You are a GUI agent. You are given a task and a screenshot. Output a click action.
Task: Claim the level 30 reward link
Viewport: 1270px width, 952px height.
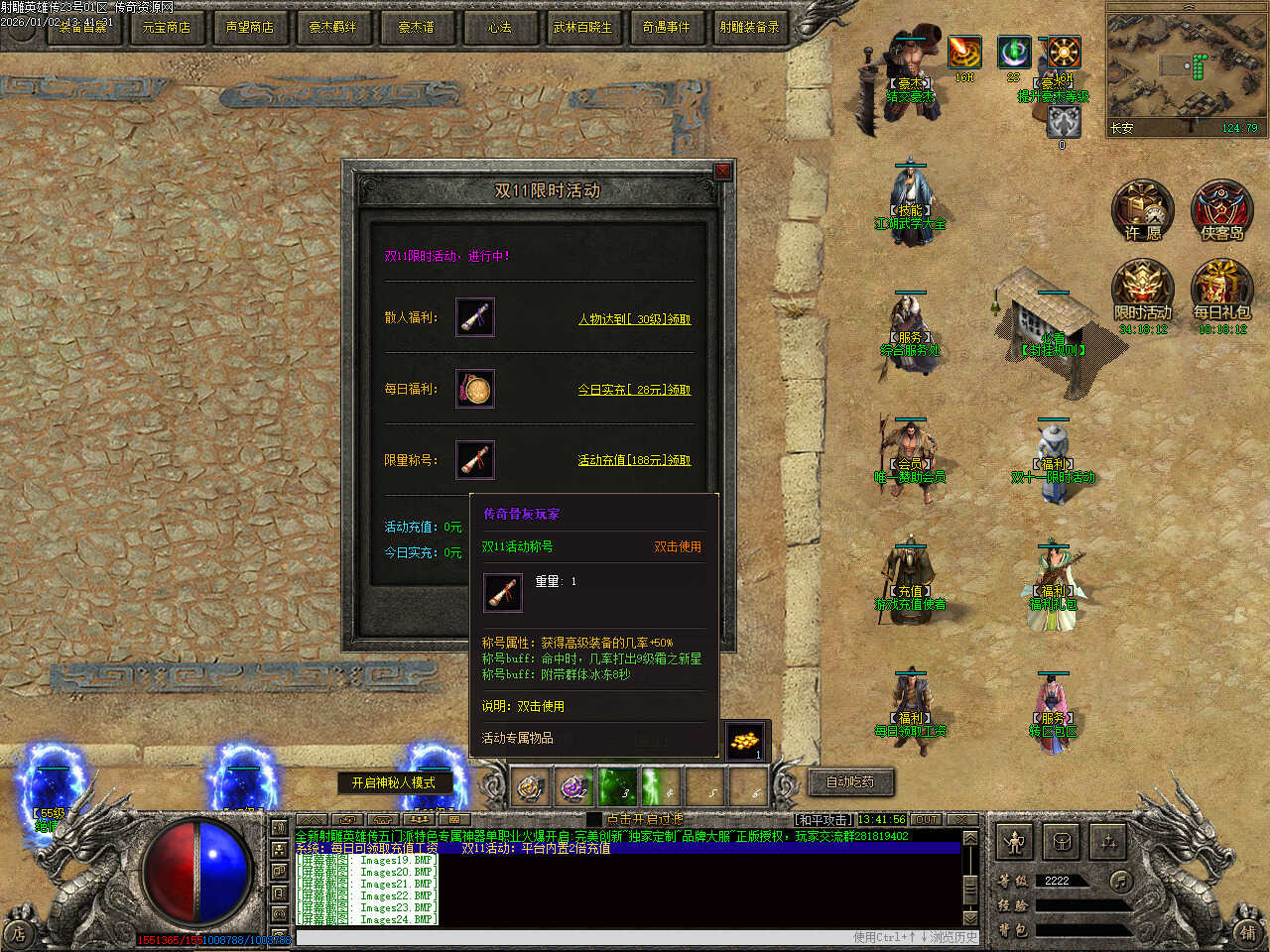[634, 319]
